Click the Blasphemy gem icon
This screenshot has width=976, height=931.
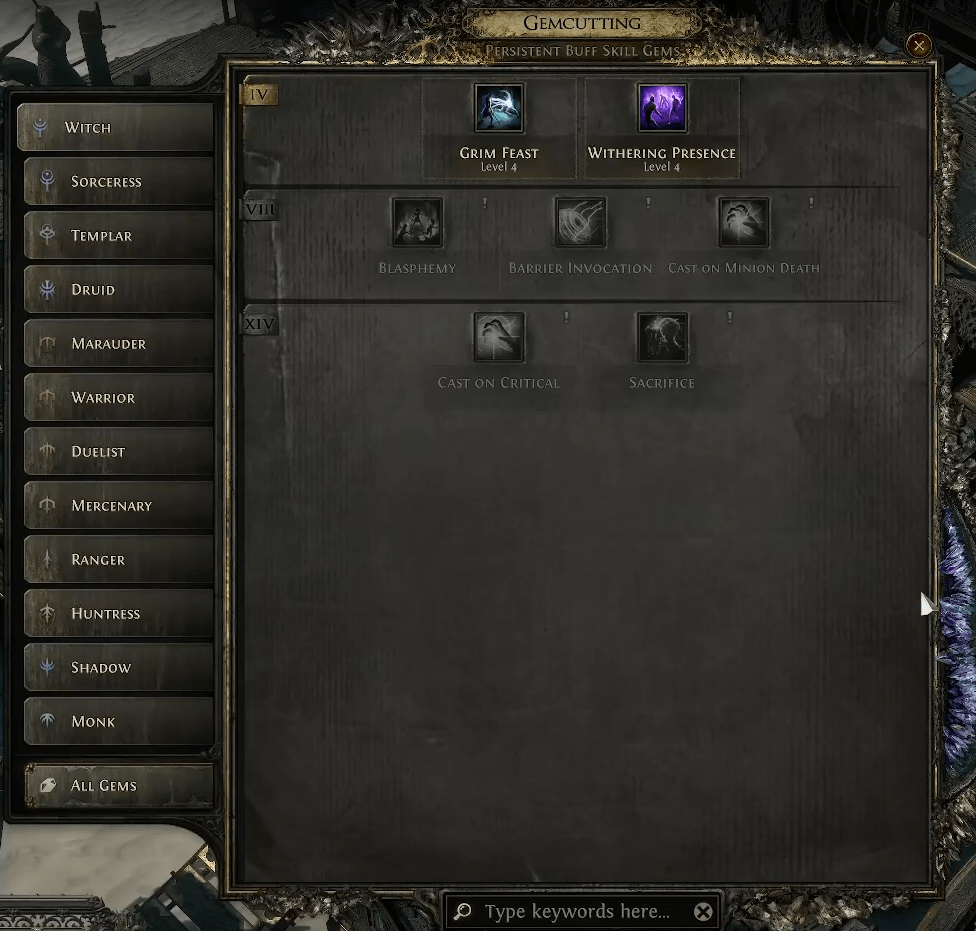417,222
